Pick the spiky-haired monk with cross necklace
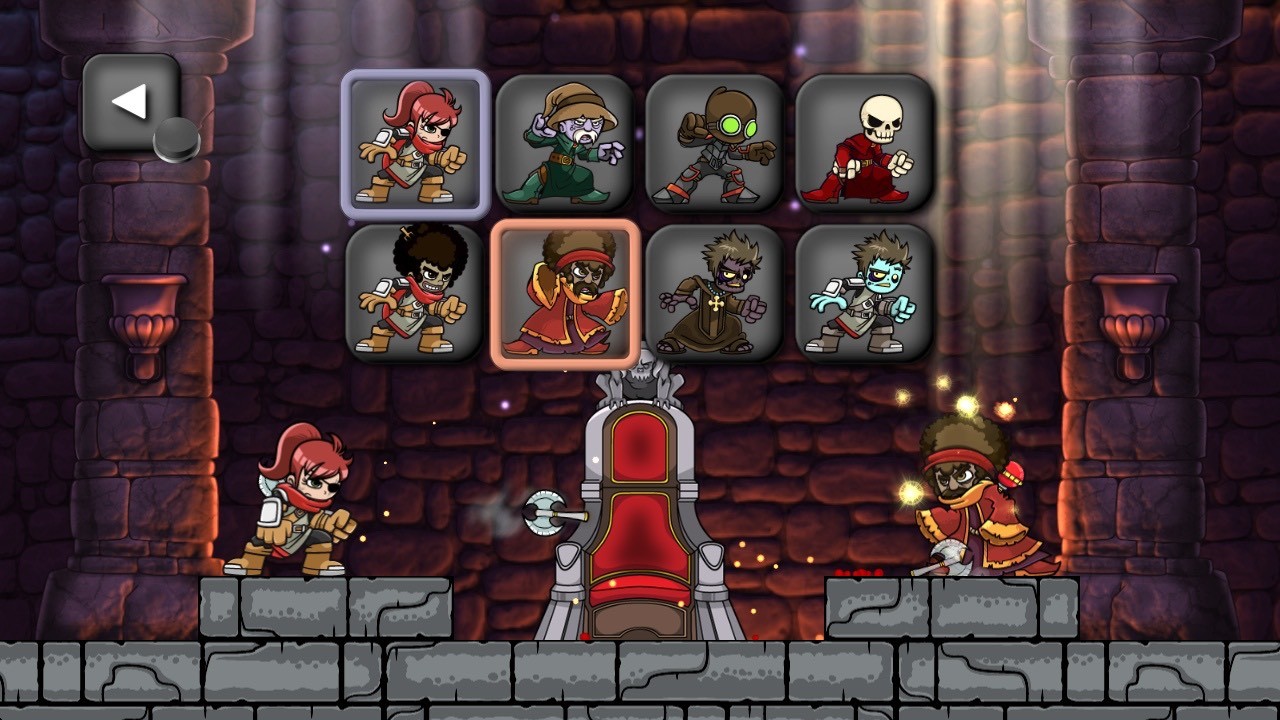This screenshot has width=1280, height=720. 713,292
